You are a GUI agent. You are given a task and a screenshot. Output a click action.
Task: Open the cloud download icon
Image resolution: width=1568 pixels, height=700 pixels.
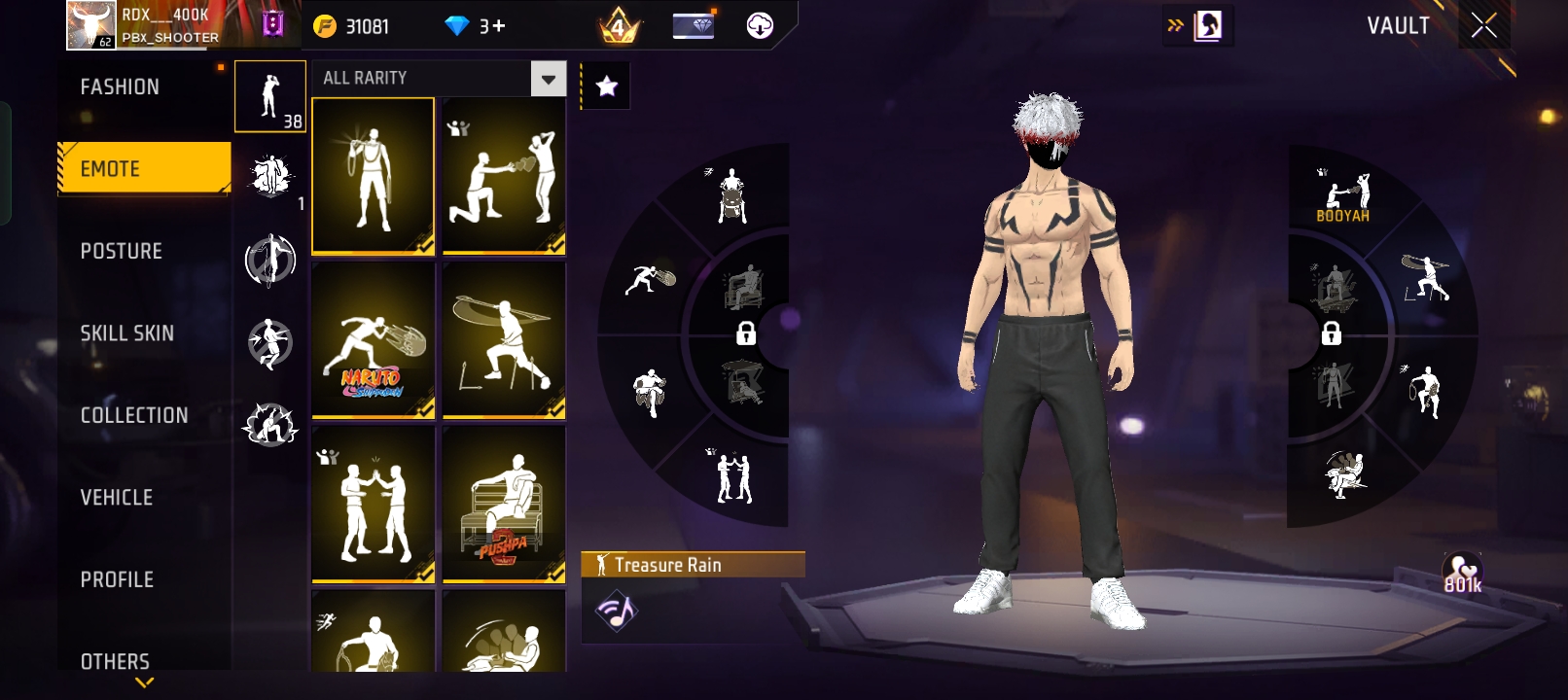tap(760, 26)
